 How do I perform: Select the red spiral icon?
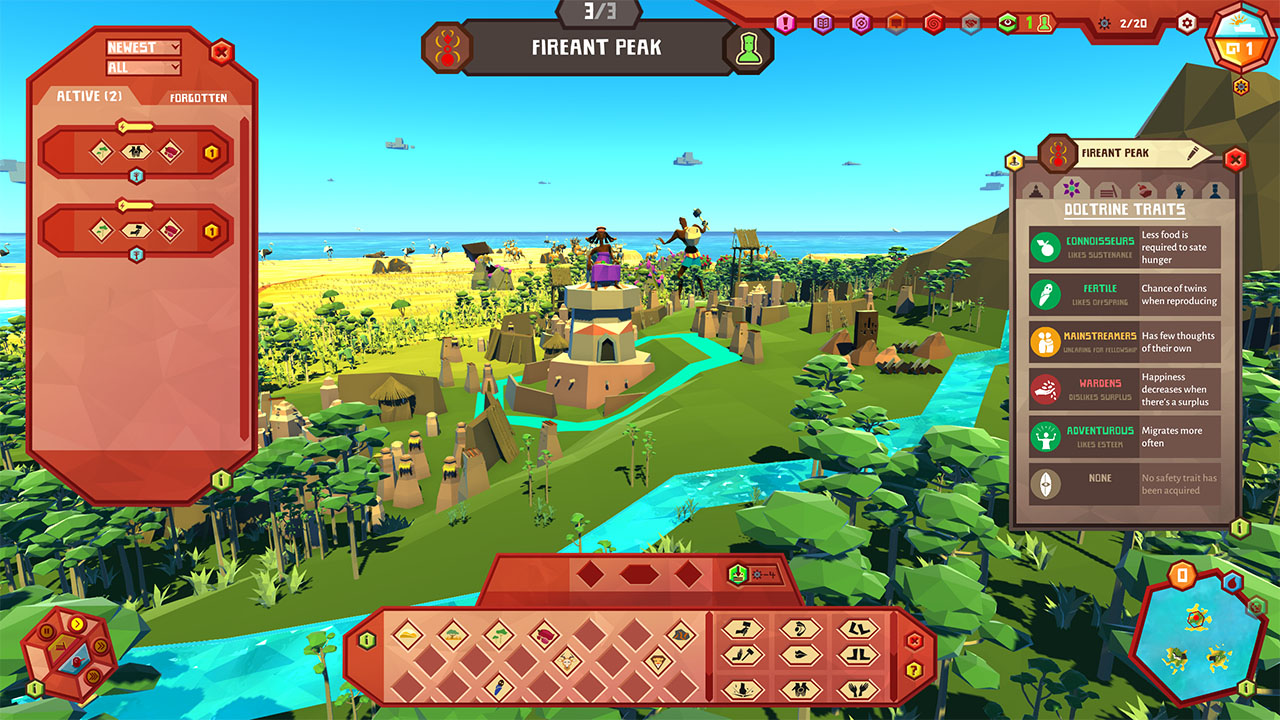pyautogui.click(x=934, y=22)
